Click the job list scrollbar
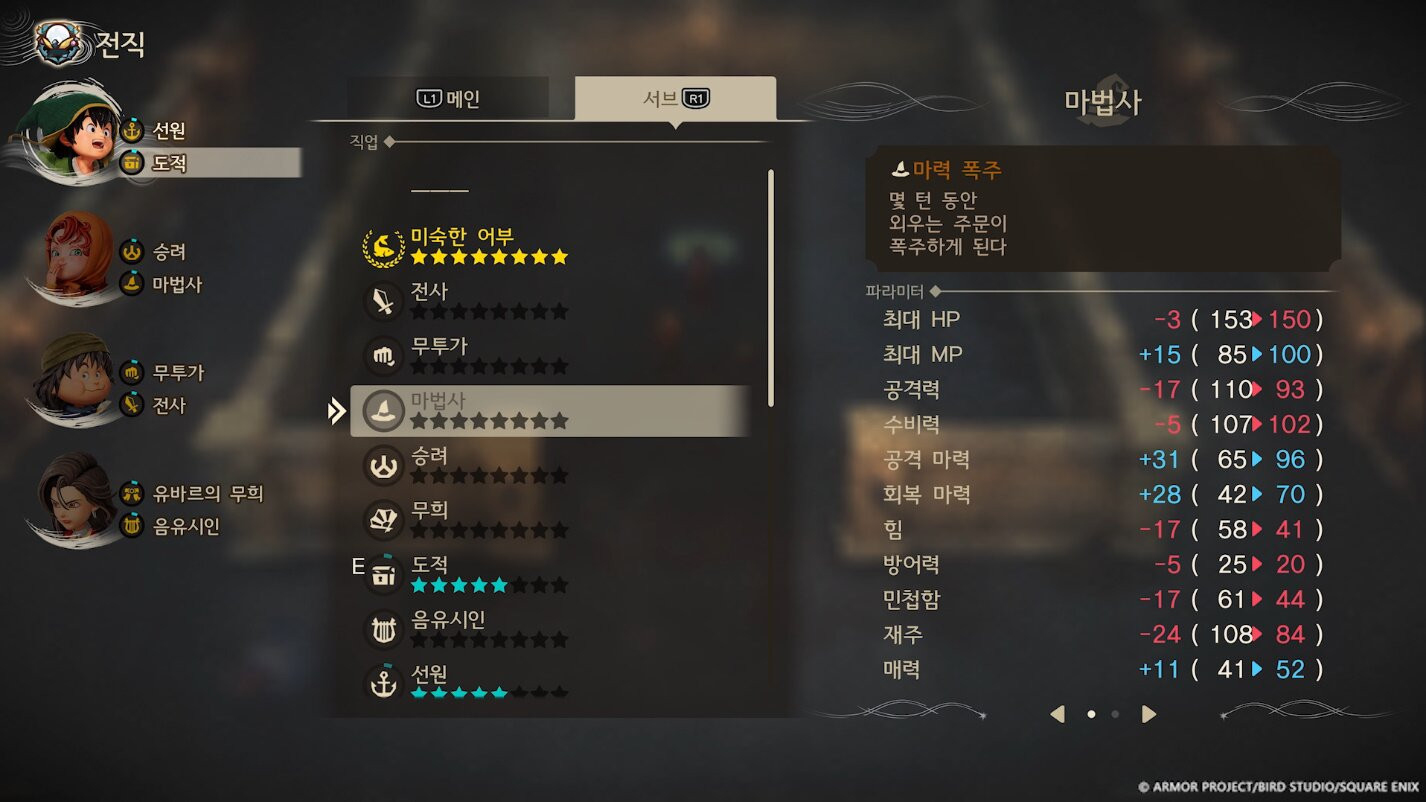The width and height of the screenshot is (1426, 802). click(770, 288)
